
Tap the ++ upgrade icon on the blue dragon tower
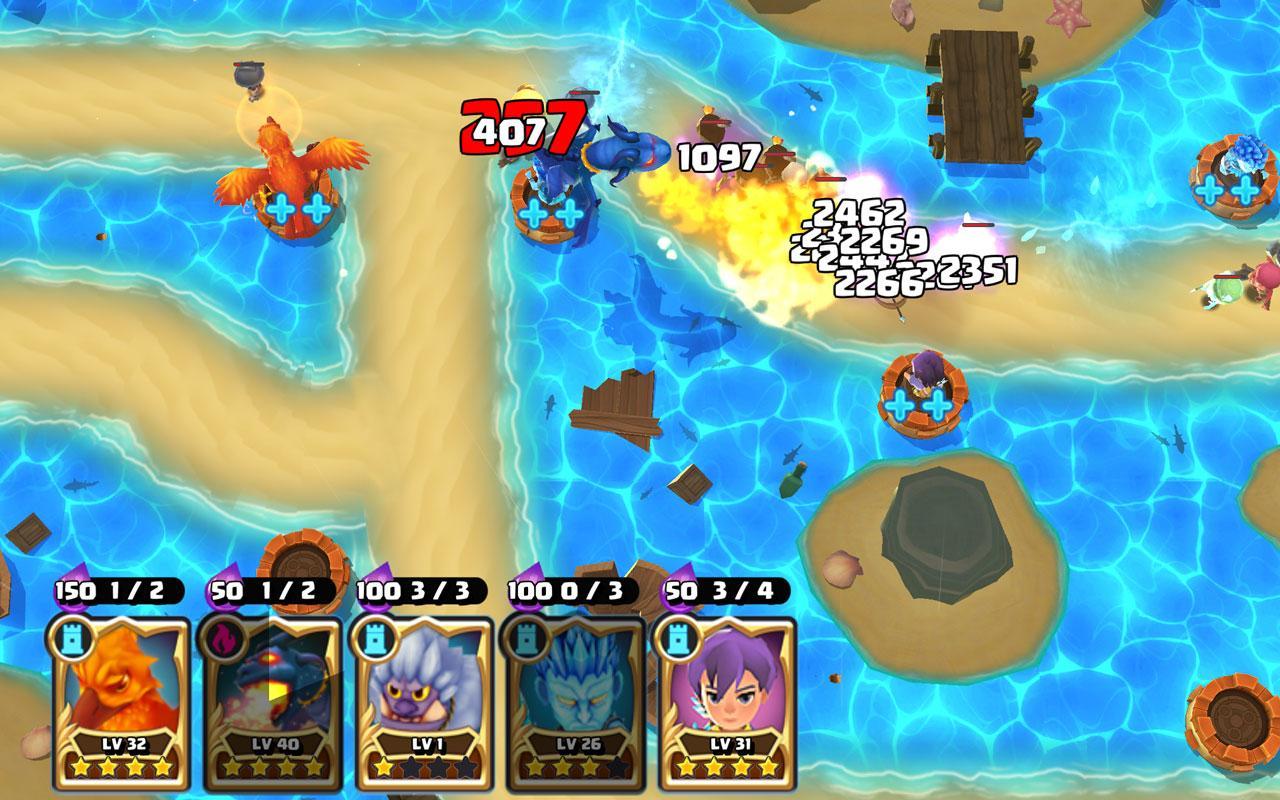(550, 214)
